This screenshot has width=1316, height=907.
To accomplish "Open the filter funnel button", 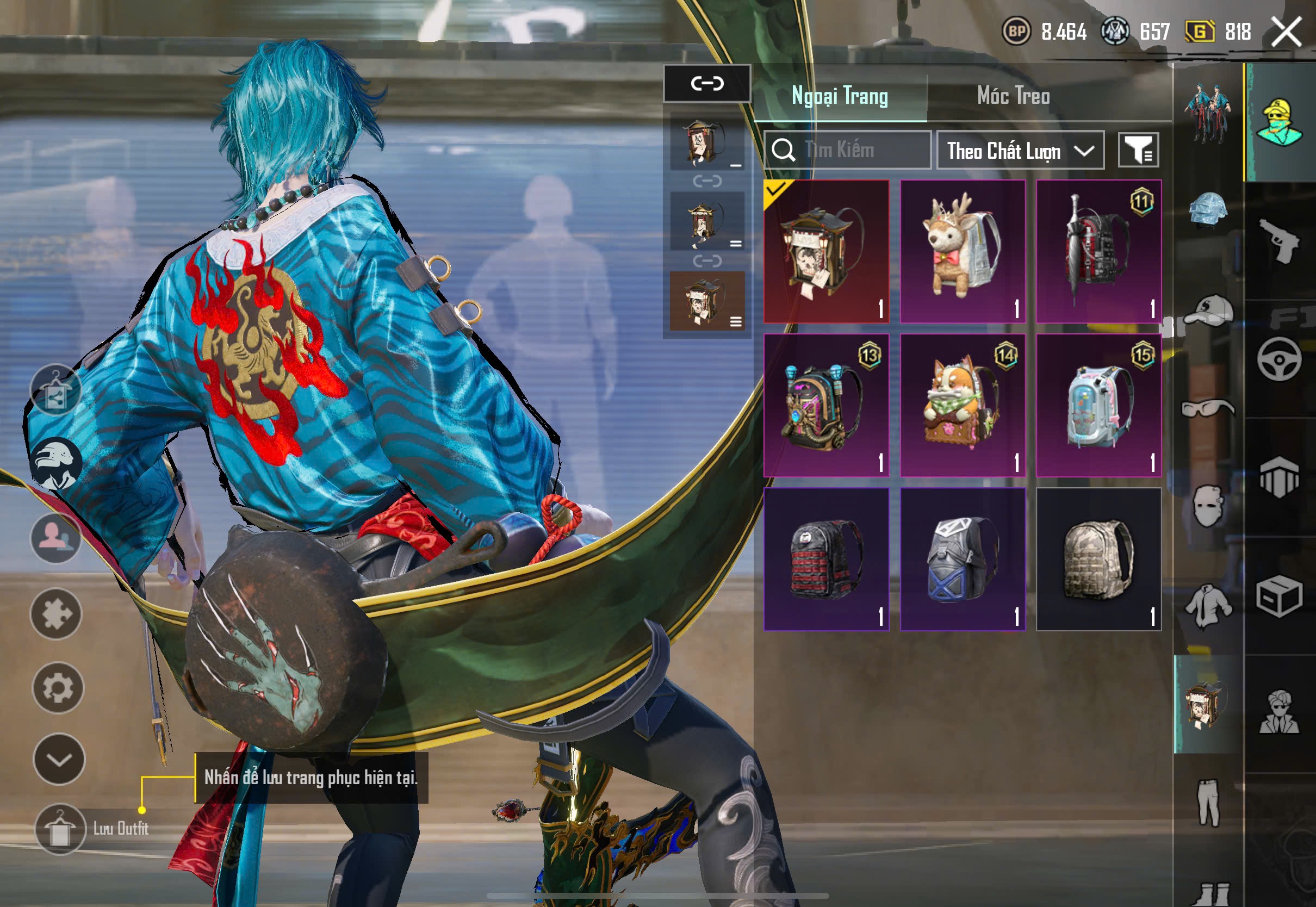I will point(1138,151).
